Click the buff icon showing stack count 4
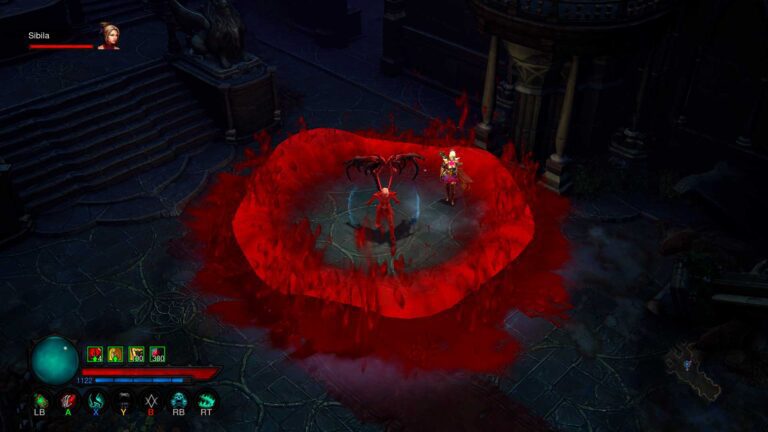 click(96, 354)
